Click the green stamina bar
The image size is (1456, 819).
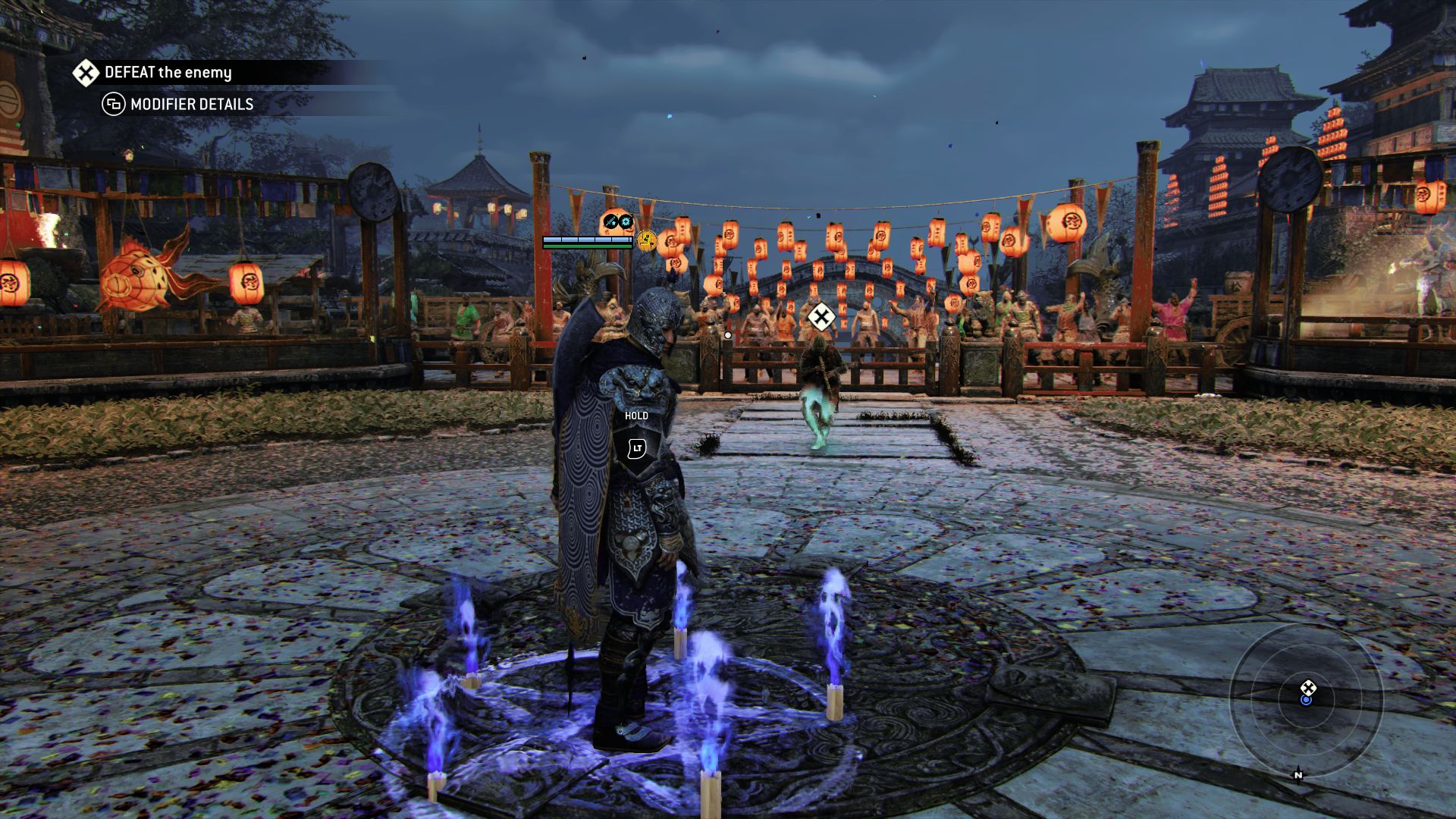(x=588, y=248)
